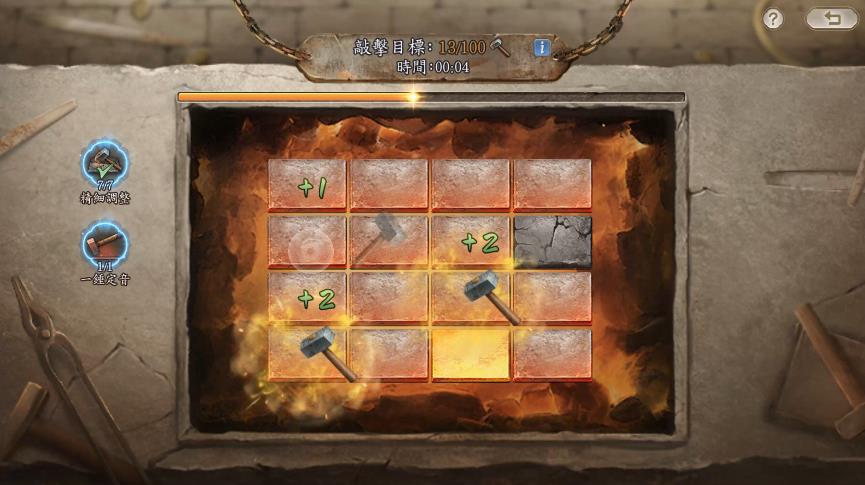
Task: Open the help question mark button
Action: [772, 19]
